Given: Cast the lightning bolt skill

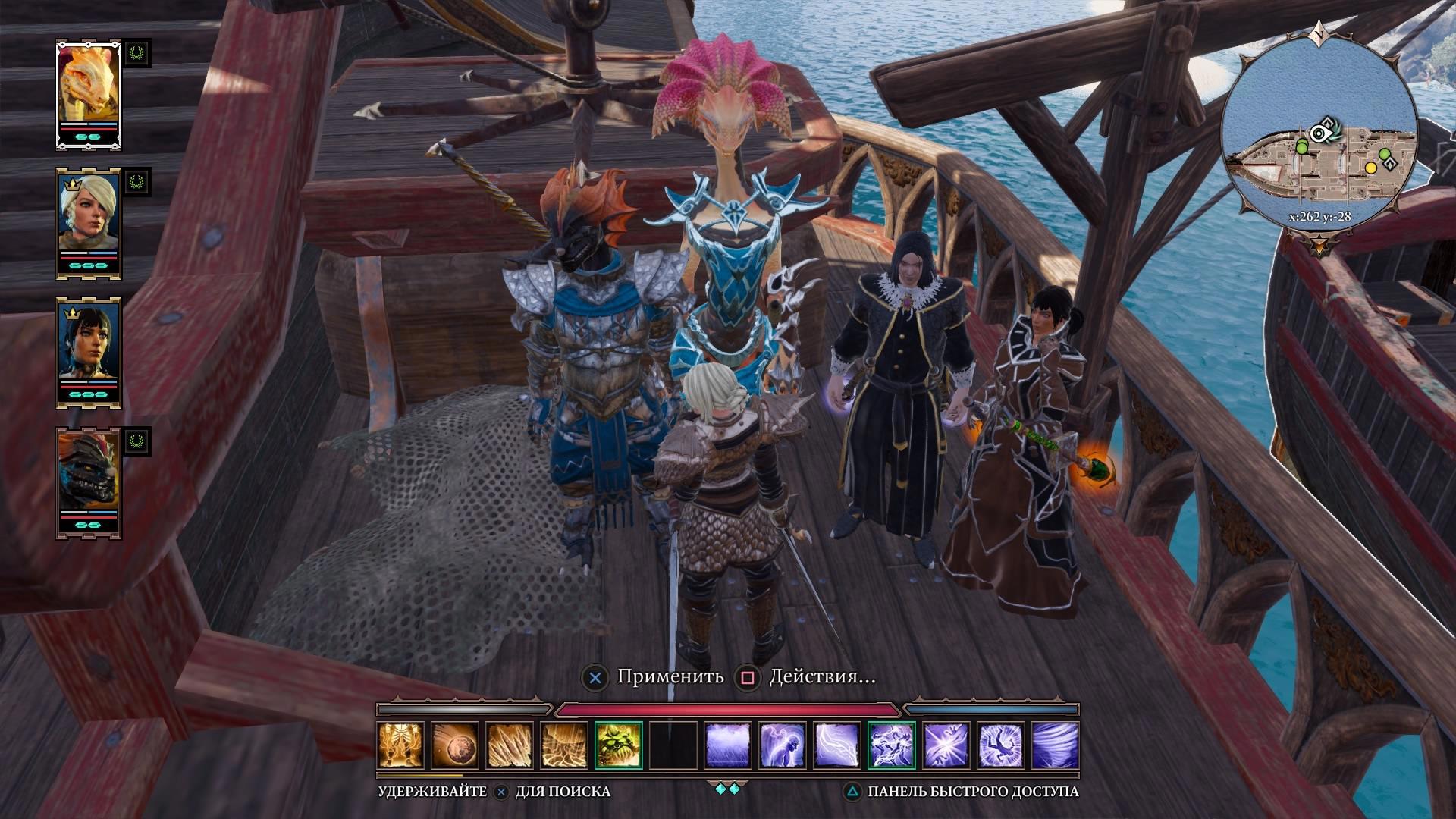Looking at the screenshot, I should (837, 745).
